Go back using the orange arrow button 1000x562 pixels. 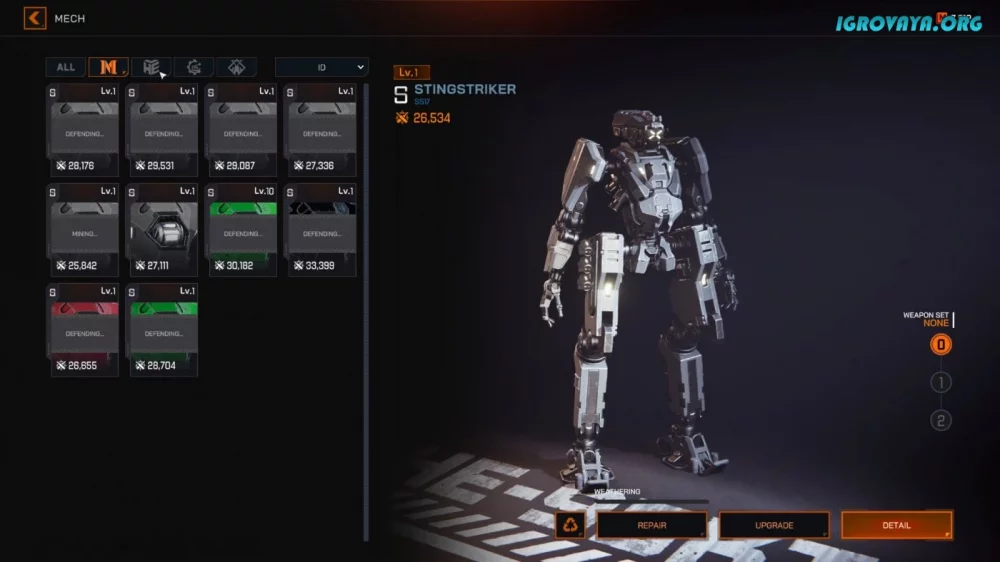[x=35, y=18]
